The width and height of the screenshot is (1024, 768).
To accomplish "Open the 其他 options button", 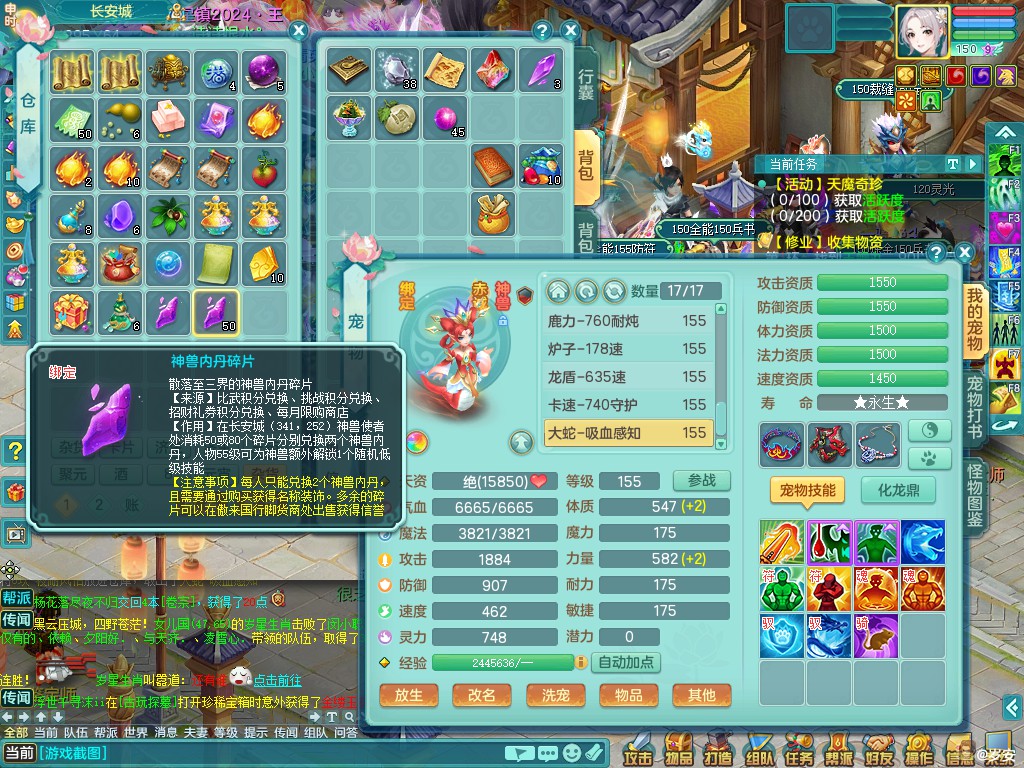I will pyautogui.click(x=701, y=695).
